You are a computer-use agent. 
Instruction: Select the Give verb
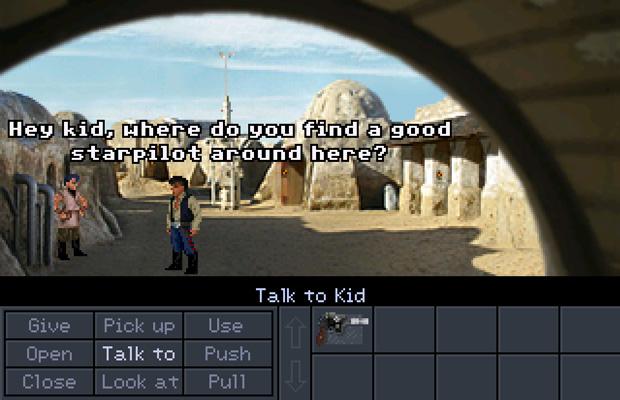49,325
